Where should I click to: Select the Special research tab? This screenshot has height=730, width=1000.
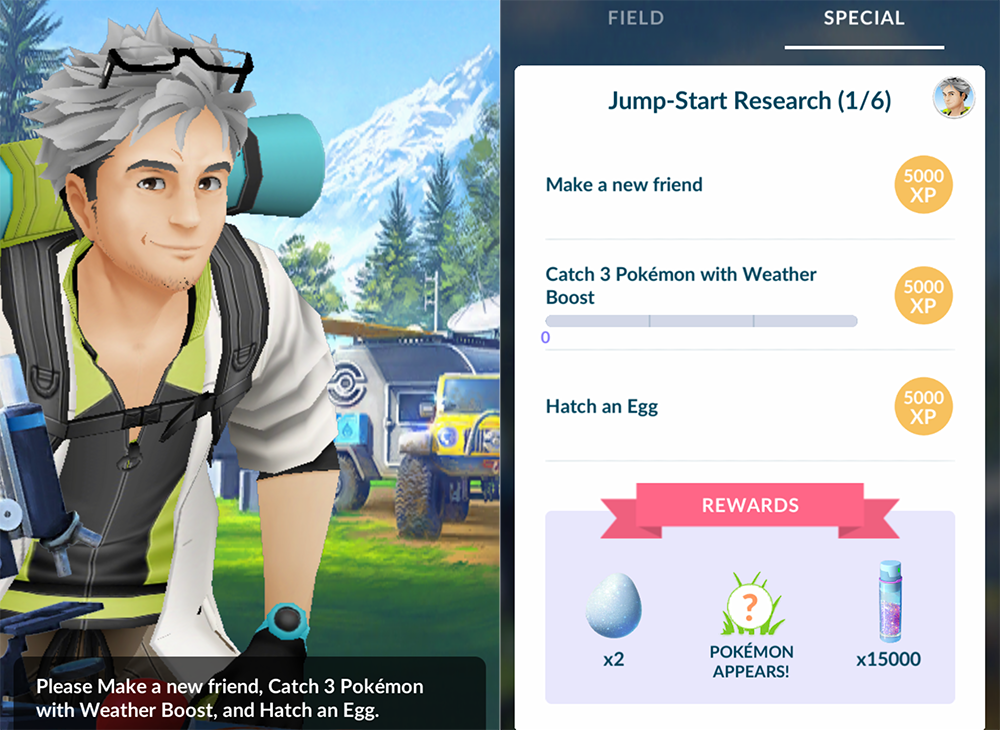tap(864, 19)
